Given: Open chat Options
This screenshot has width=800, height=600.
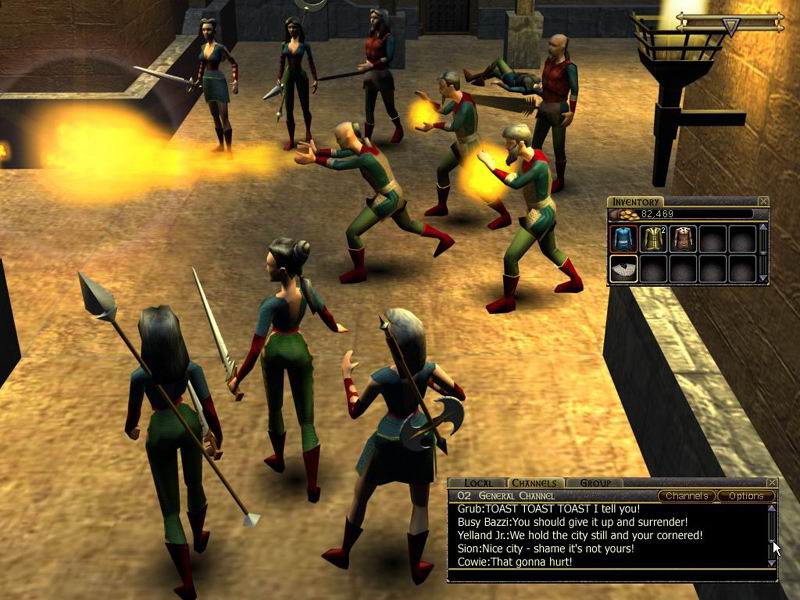Looking at the screenshot, I should tap(745, 496).
